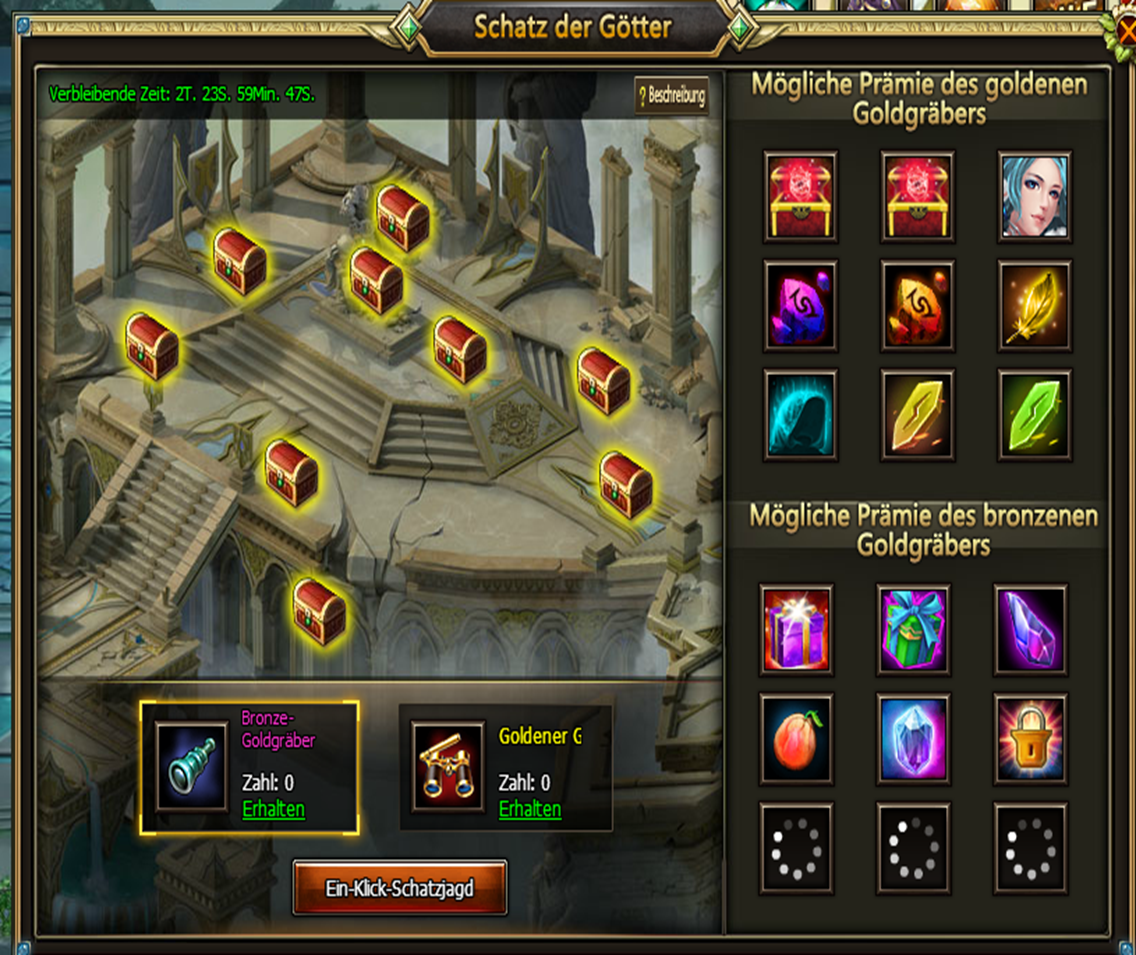Inspect the green gift box with blue bow
This screenshot has width=1136, height=955.
pos(913,629)
